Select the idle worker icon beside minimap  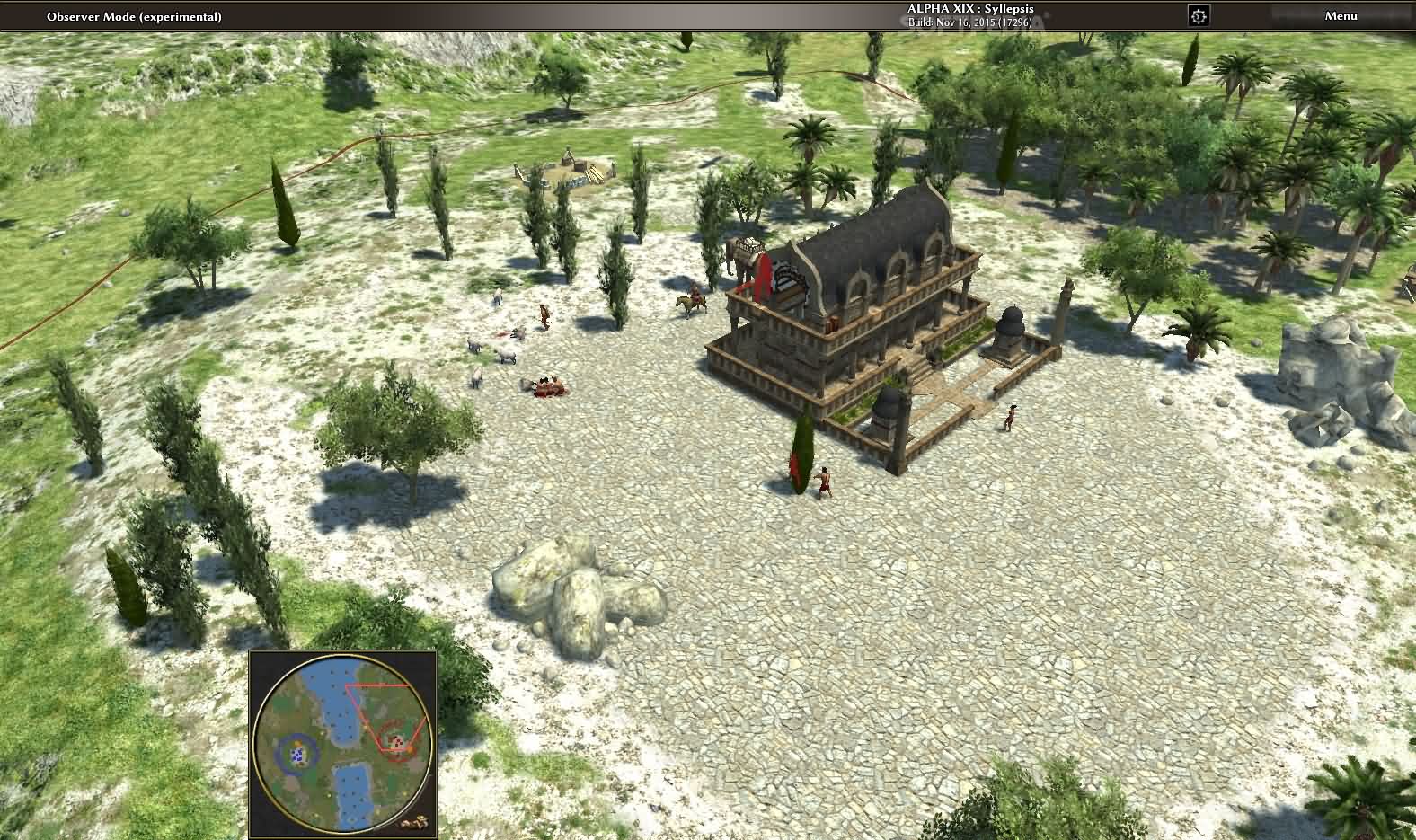coord(415,821)
